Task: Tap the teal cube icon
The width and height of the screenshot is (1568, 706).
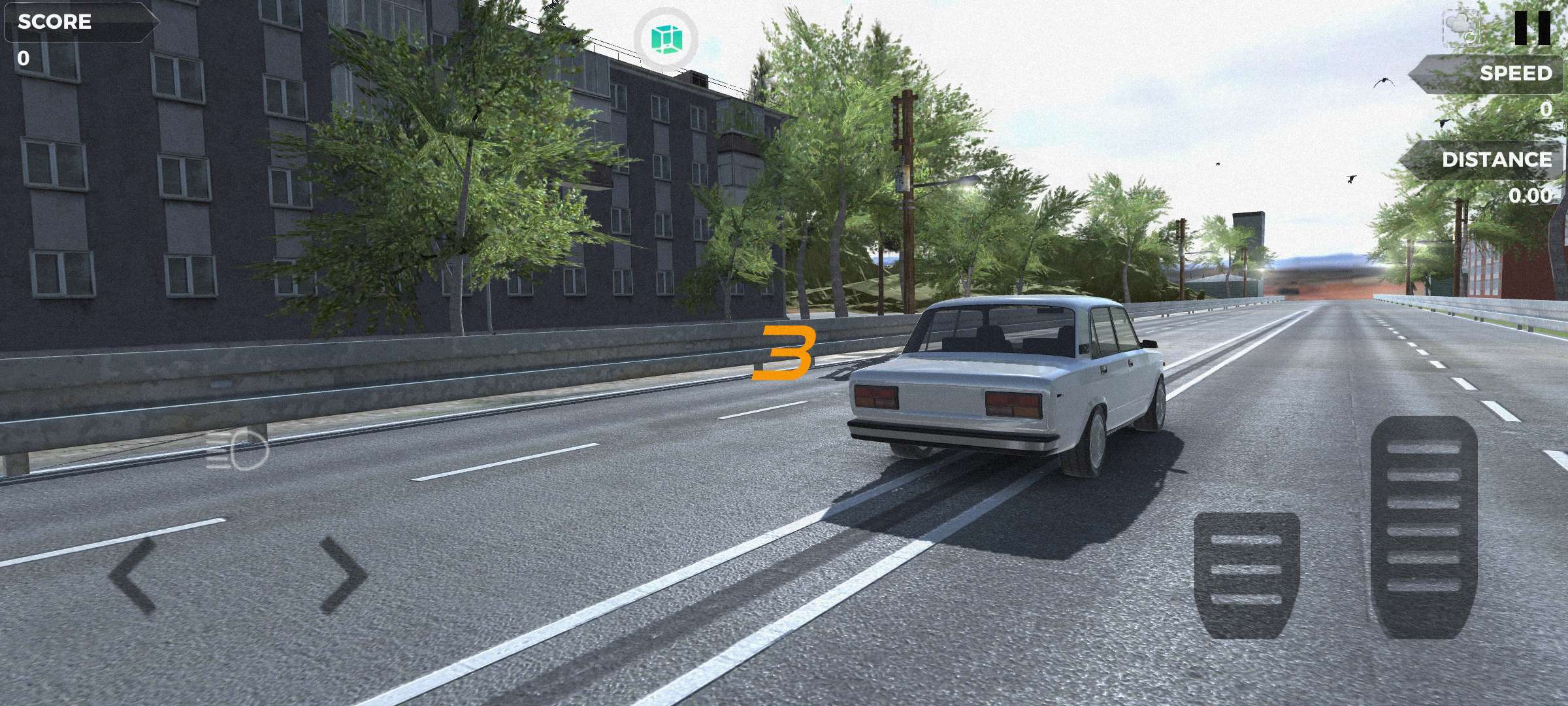Action: pos(666,39)
